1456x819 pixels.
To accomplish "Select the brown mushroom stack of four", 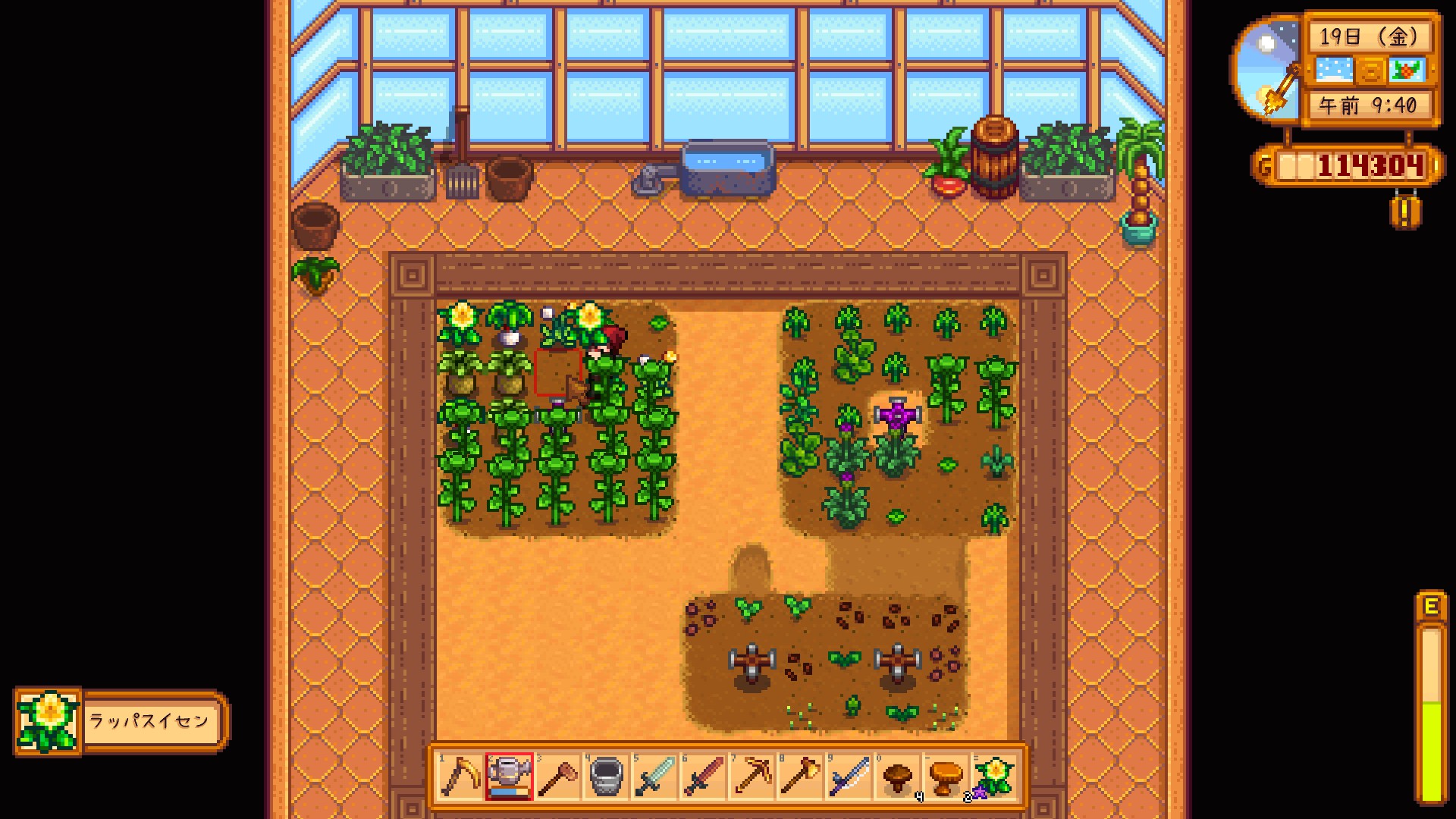I will click(898, 777).
